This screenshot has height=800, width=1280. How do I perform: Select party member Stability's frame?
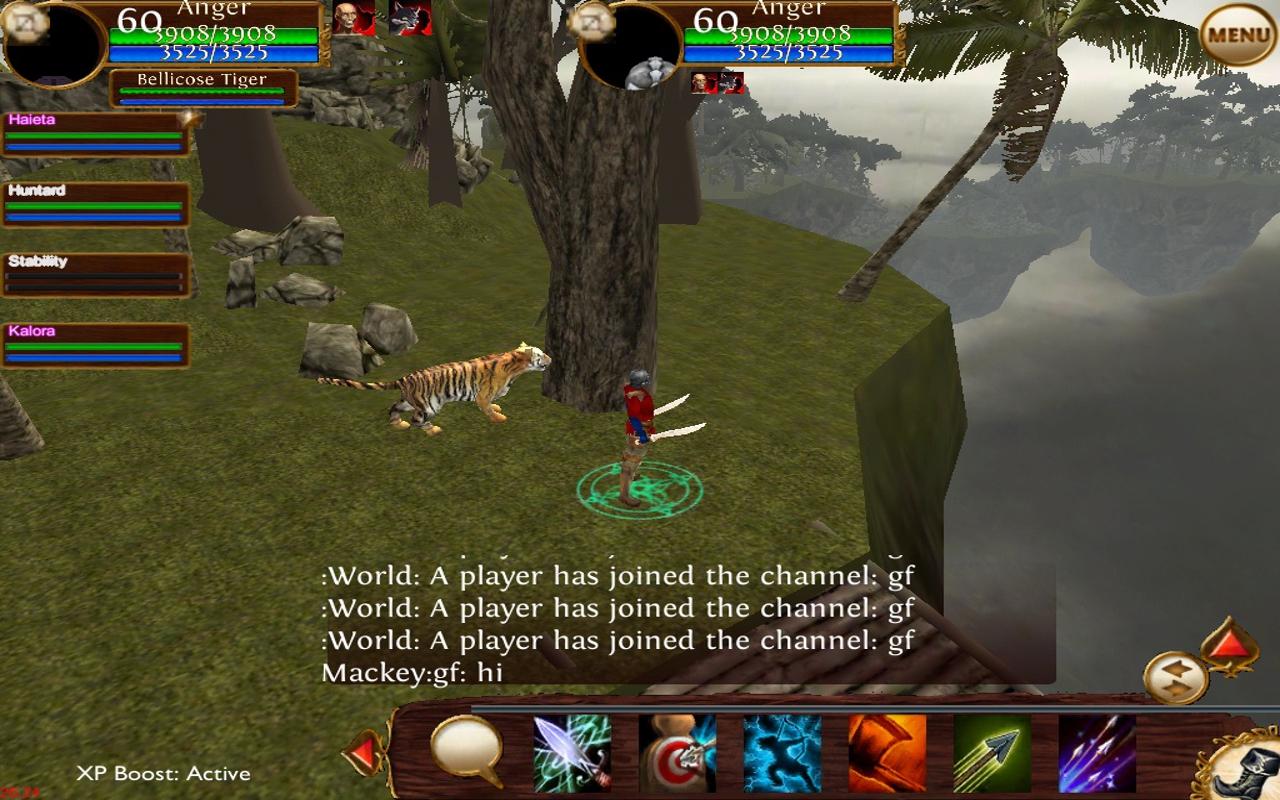coord(95,275)
